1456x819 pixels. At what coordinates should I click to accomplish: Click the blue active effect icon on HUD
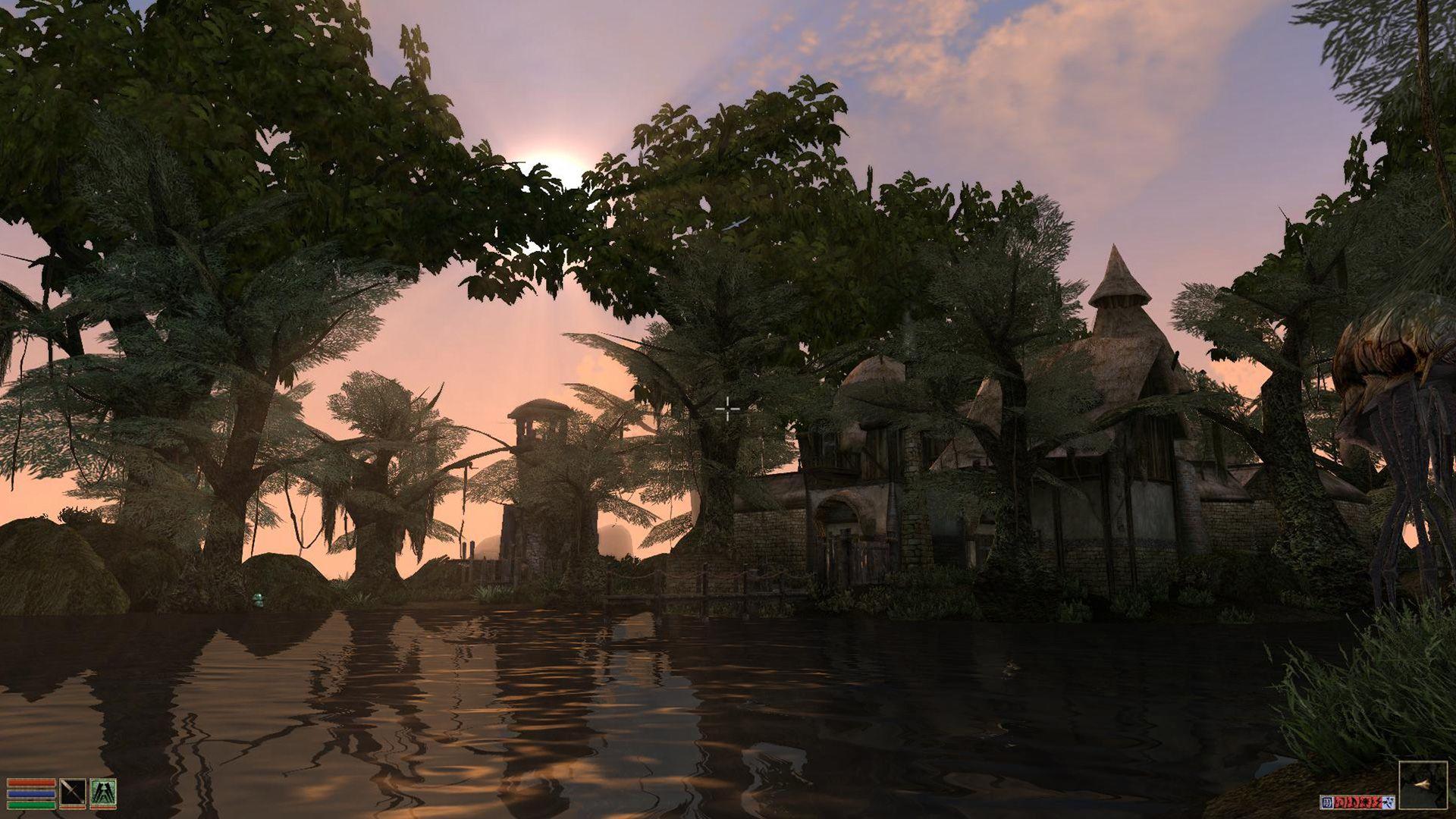(1327, 802)
